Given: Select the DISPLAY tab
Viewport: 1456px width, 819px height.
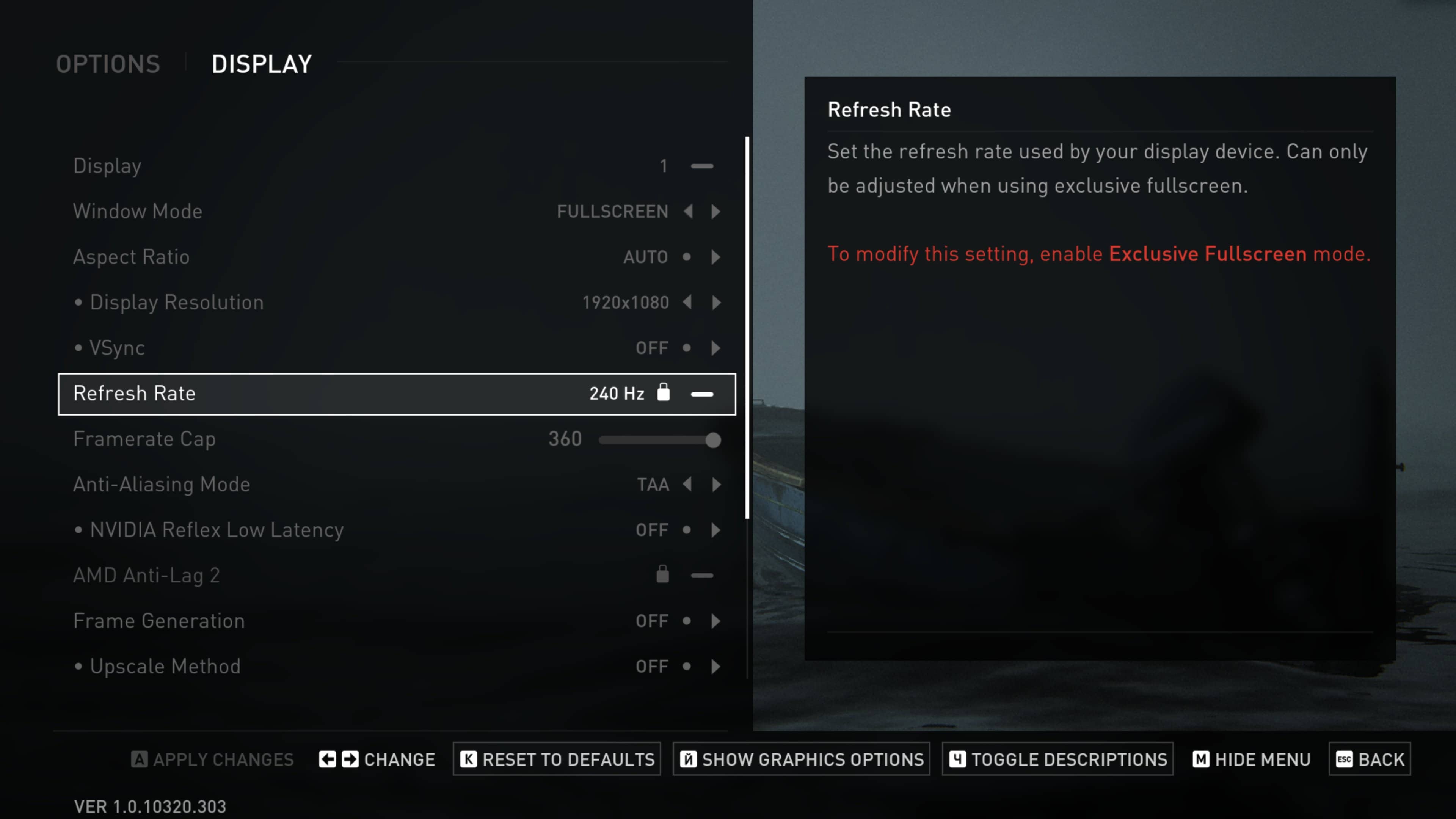Looking at the screenshot, I should click(262, 64).
